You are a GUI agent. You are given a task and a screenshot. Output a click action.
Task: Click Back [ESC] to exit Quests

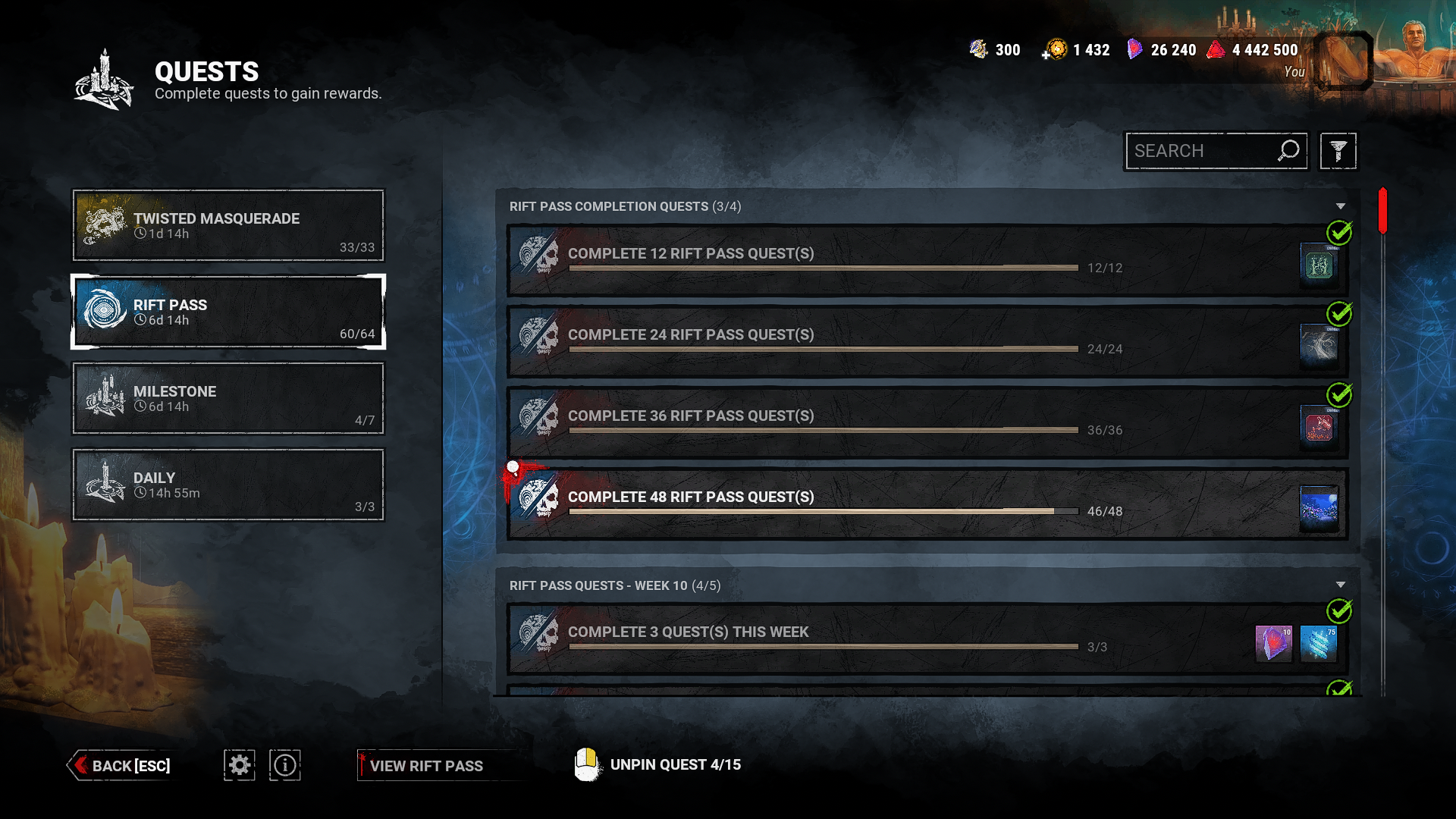(121, 765)
